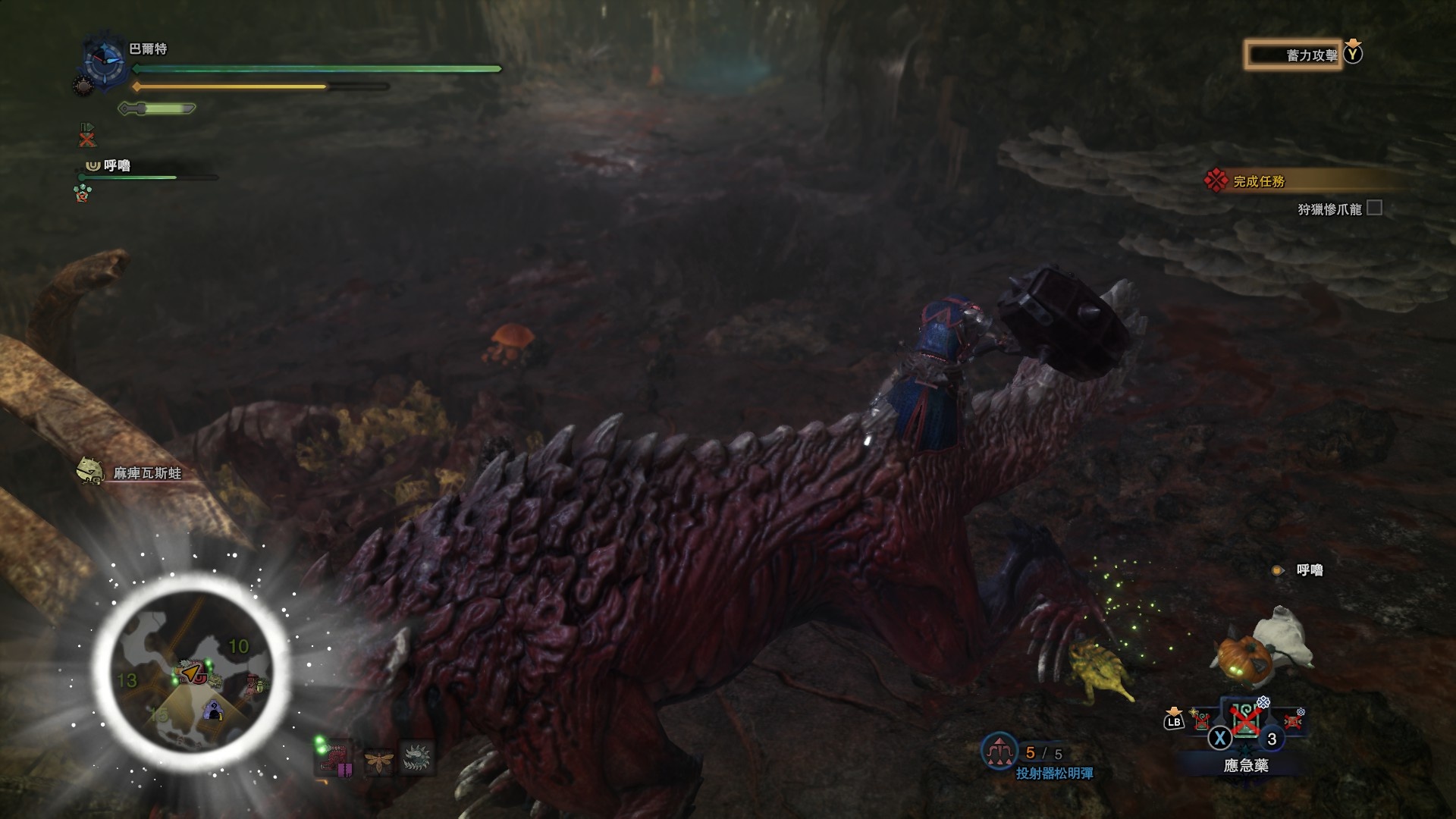
Task: Click the camp tent marker on minimap
Action: 214,711
